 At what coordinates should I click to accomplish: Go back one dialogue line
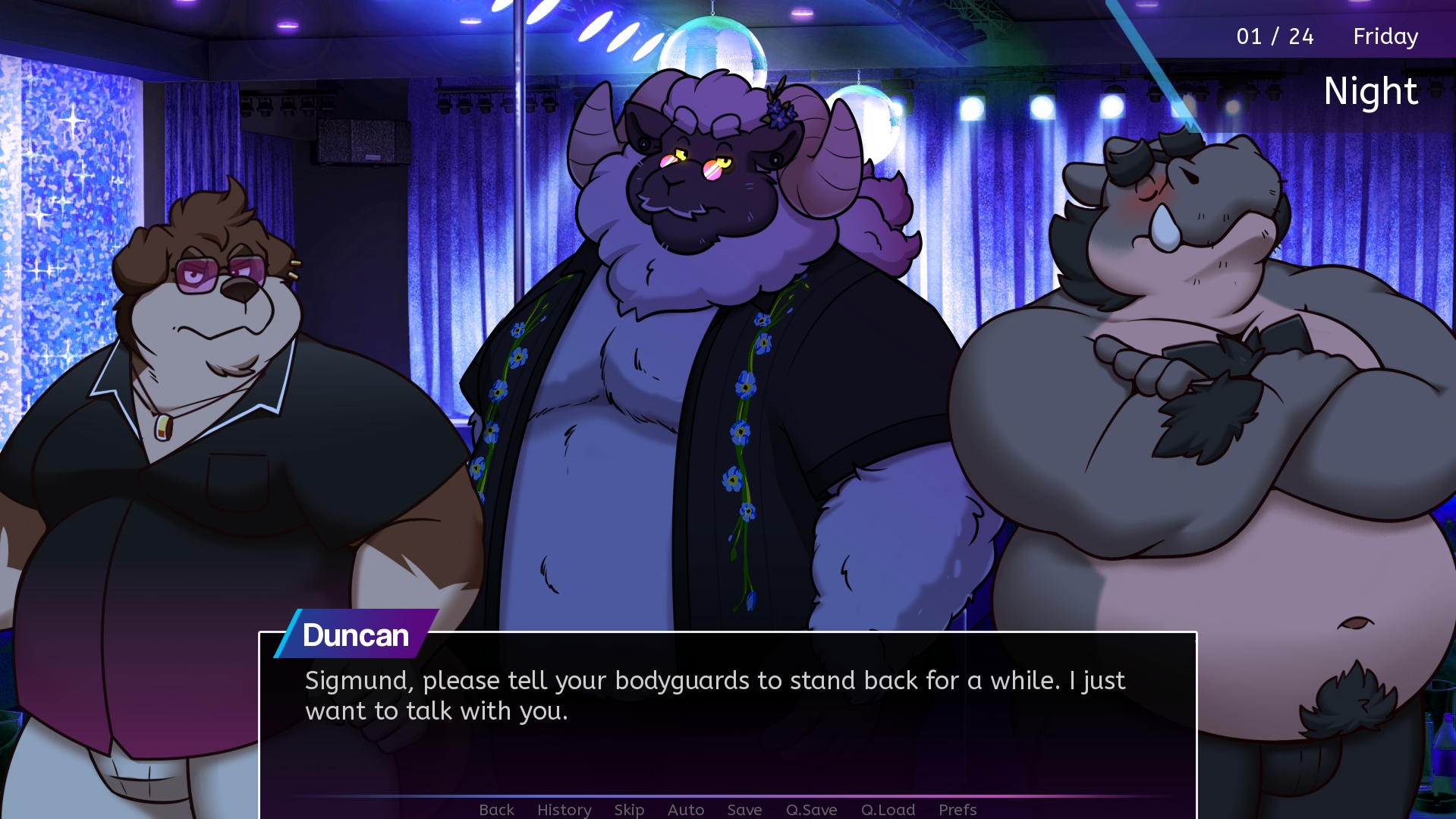click(496, 809)
